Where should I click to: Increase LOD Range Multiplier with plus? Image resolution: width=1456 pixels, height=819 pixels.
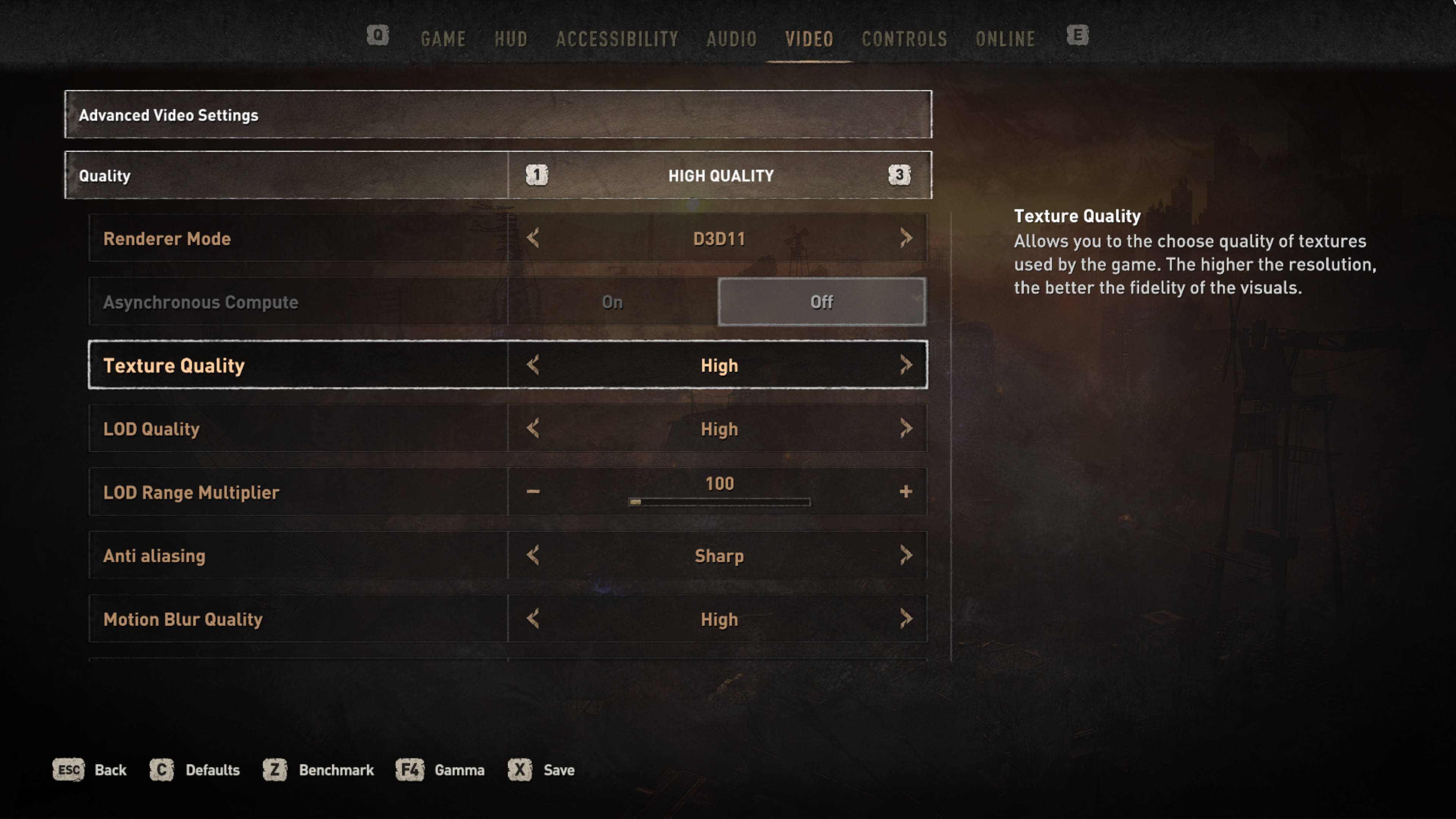point(905,492)
